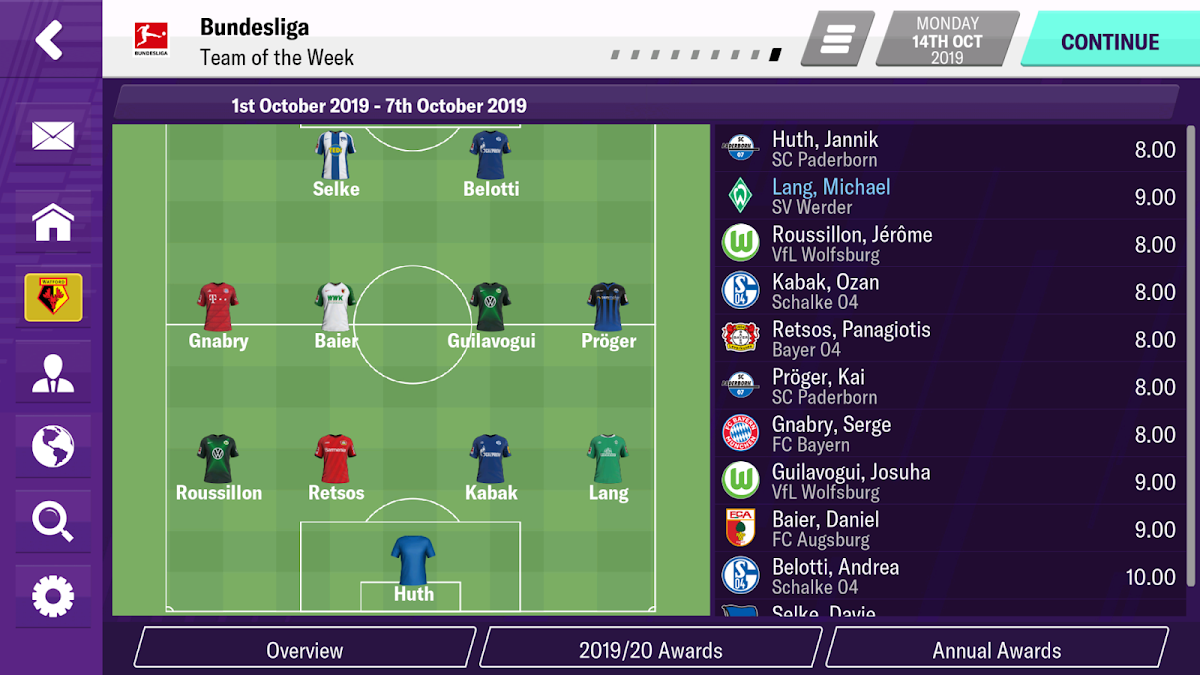Click the Continue button

(1108, 42)
